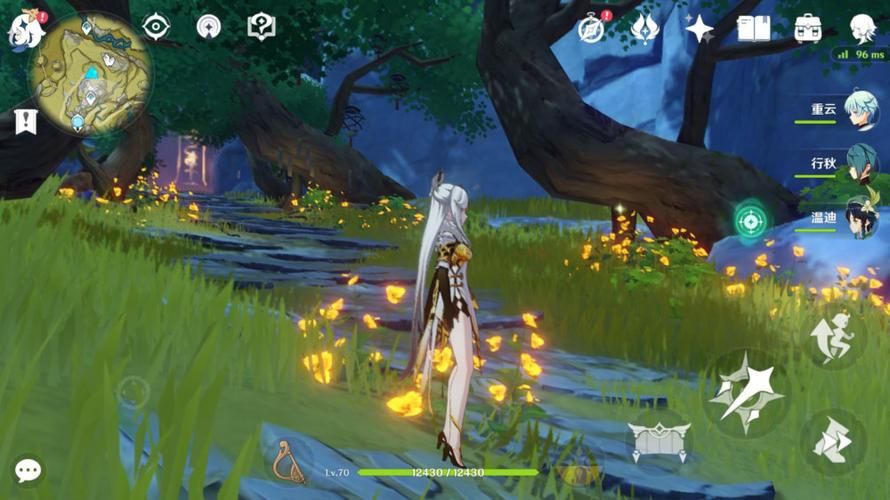Toggle the eye-shaped elemental sight icon
This screenshot has height=500, width=890.
(x=156, y=27)
